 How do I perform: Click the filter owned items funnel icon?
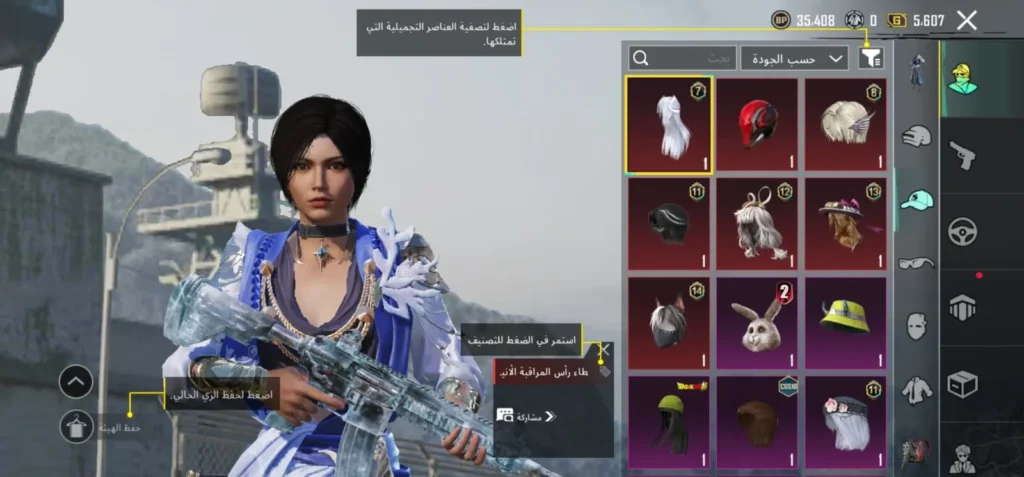871,58
